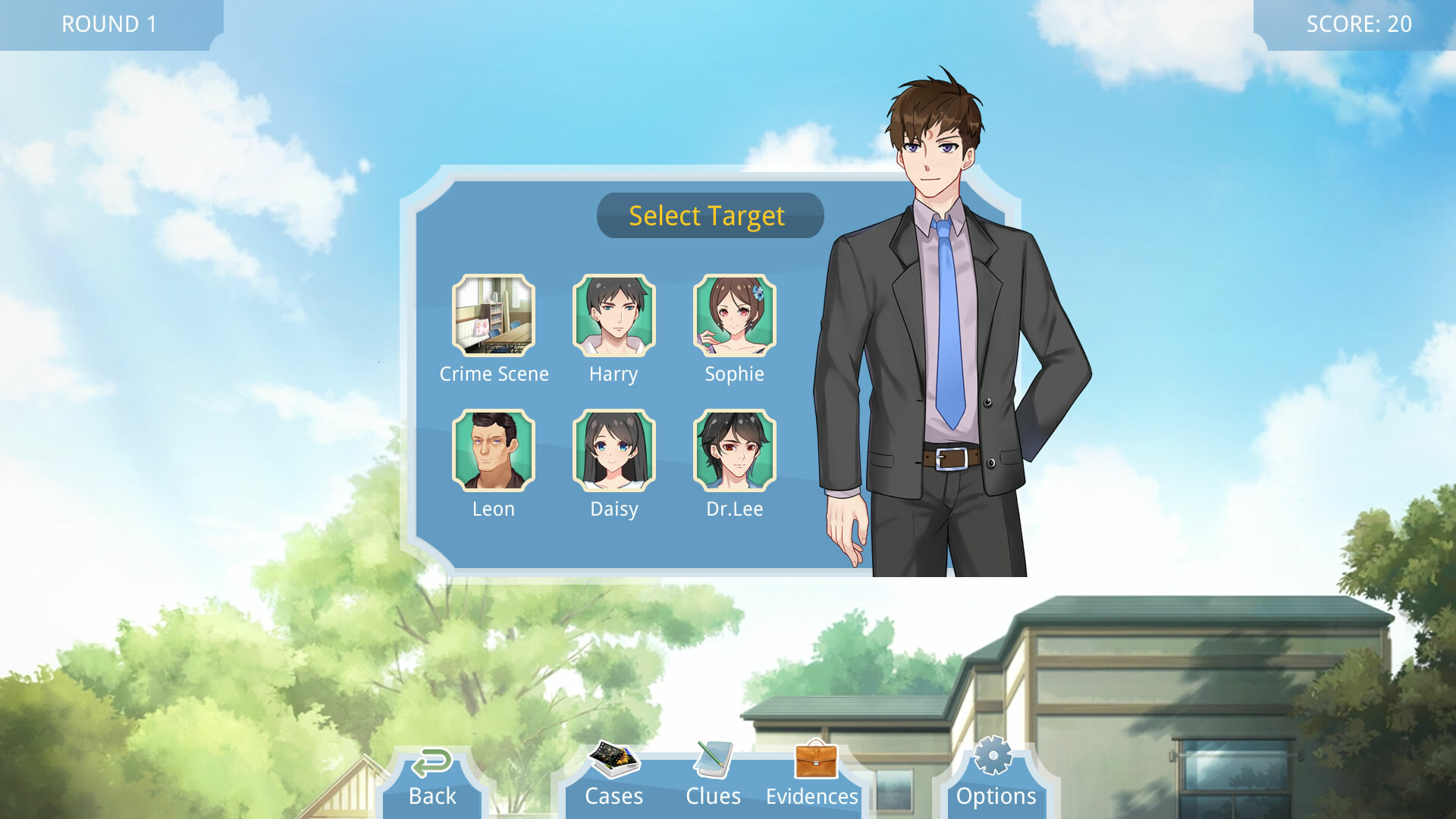This screenshot has height=819, width=1456.
Task: Click the Back button label
Action: click(432, 795)
